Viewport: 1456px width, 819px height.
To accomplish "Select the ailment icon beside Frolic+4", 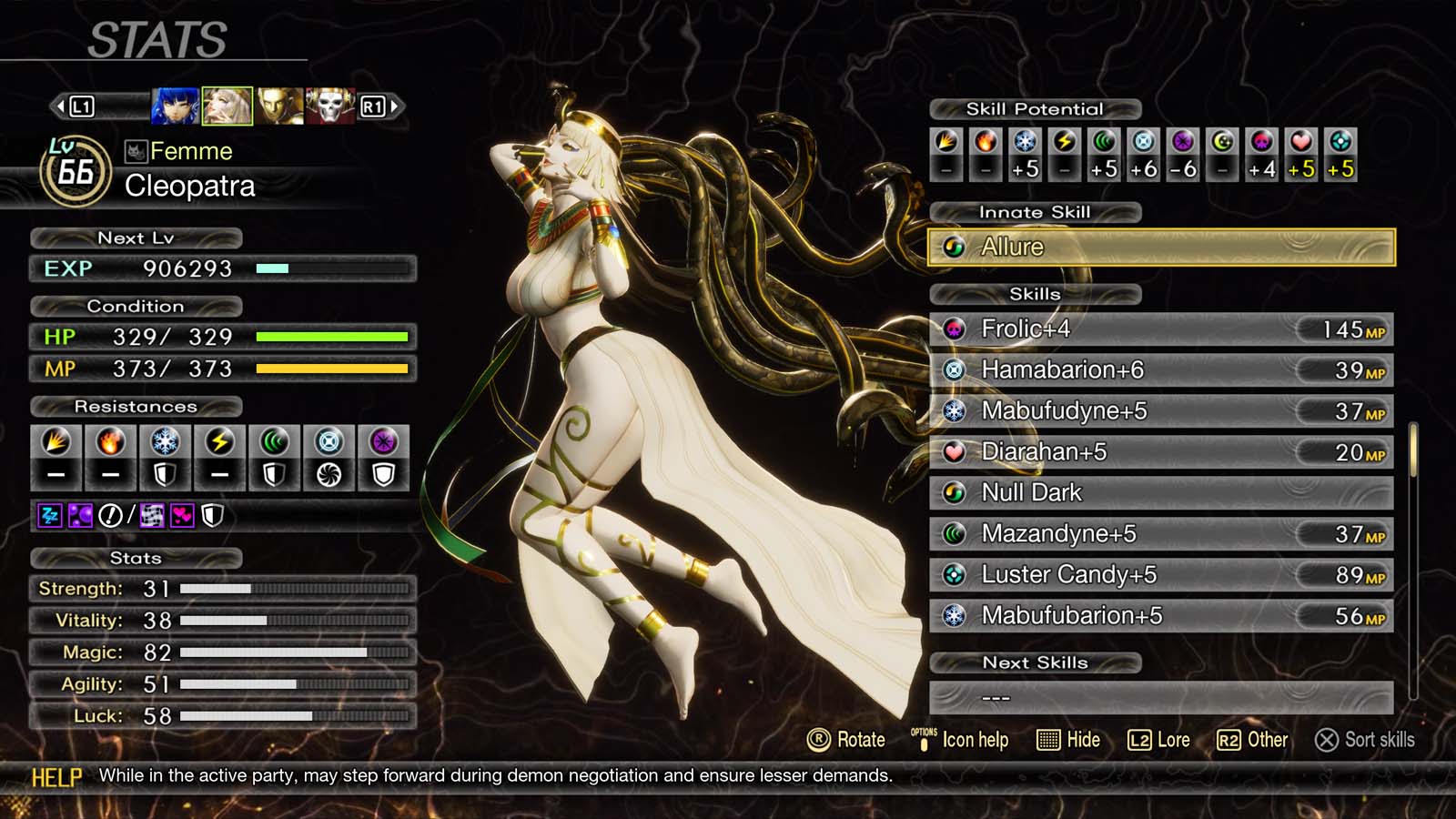I will click(x=955, y=329).
